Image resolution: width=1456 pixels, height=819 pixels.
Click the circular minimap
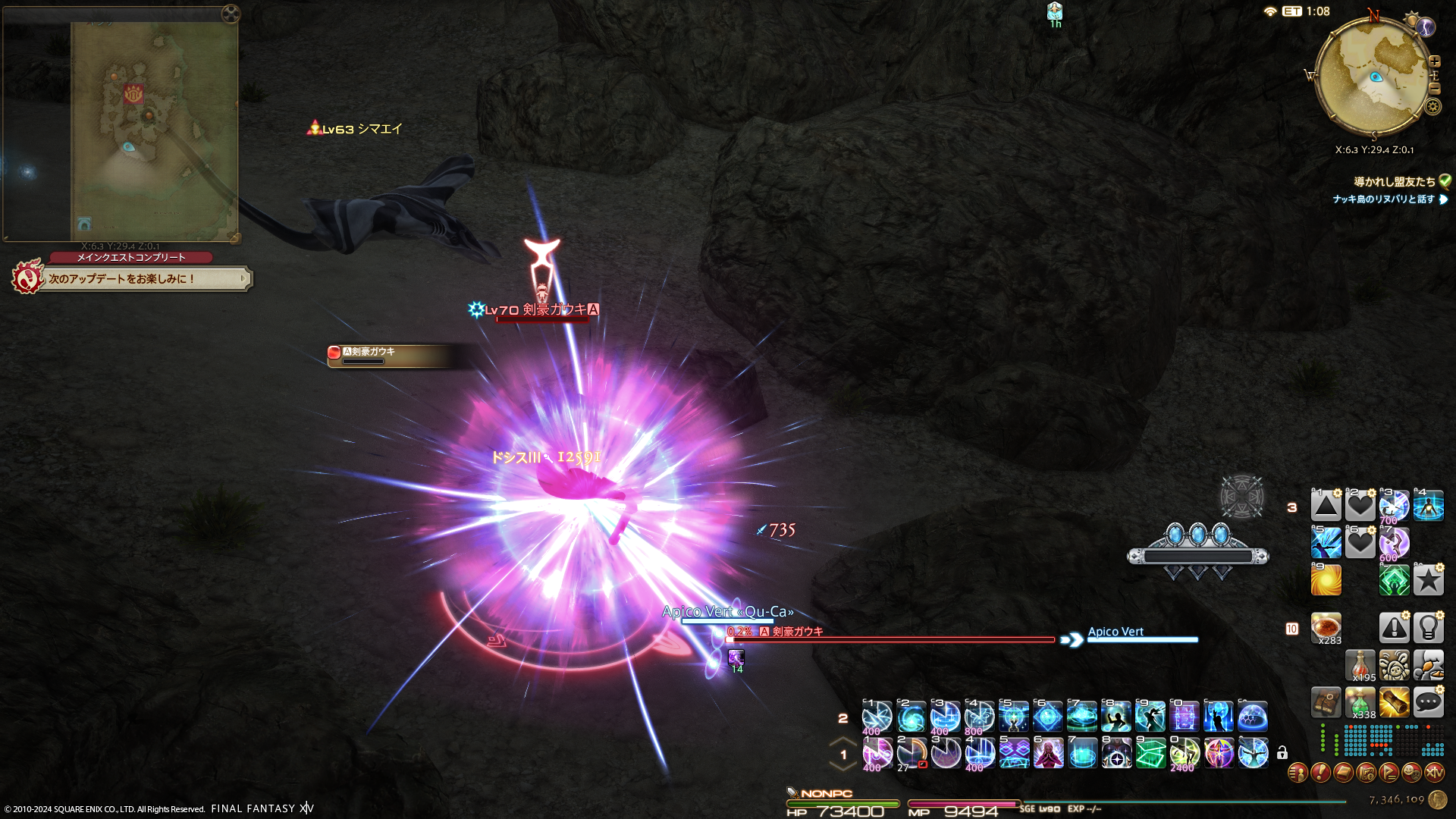click(x=1373, y=77)
